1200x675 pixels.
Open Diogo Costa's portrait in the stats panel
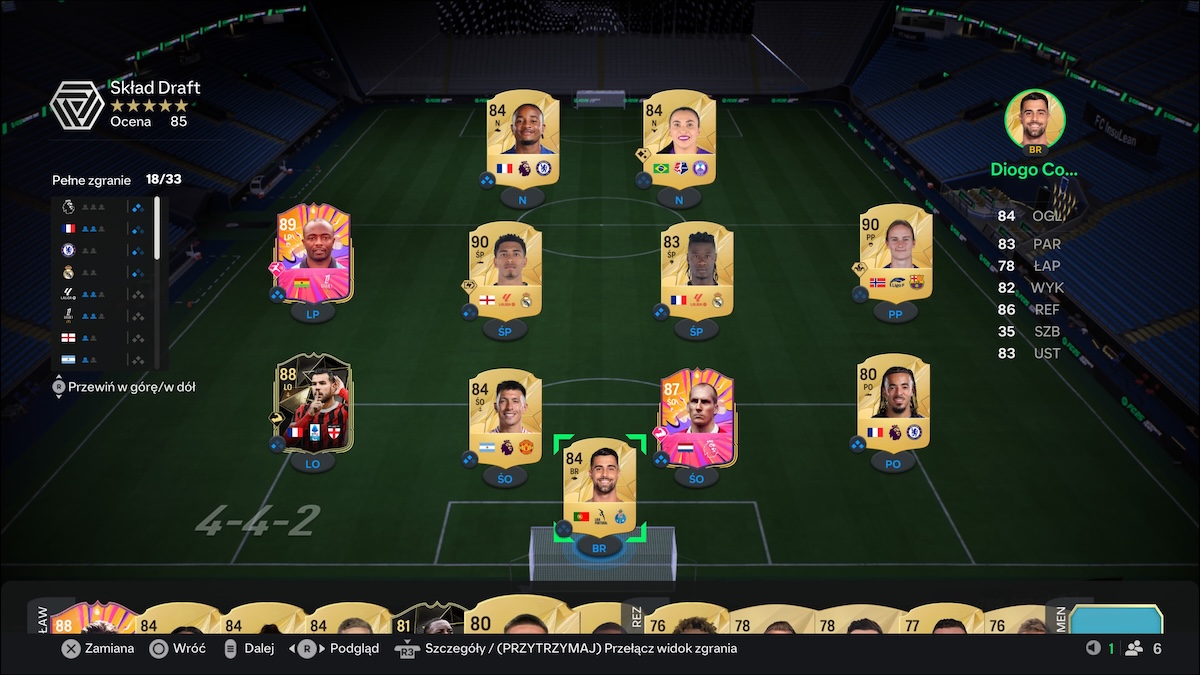pos(1034,120)
